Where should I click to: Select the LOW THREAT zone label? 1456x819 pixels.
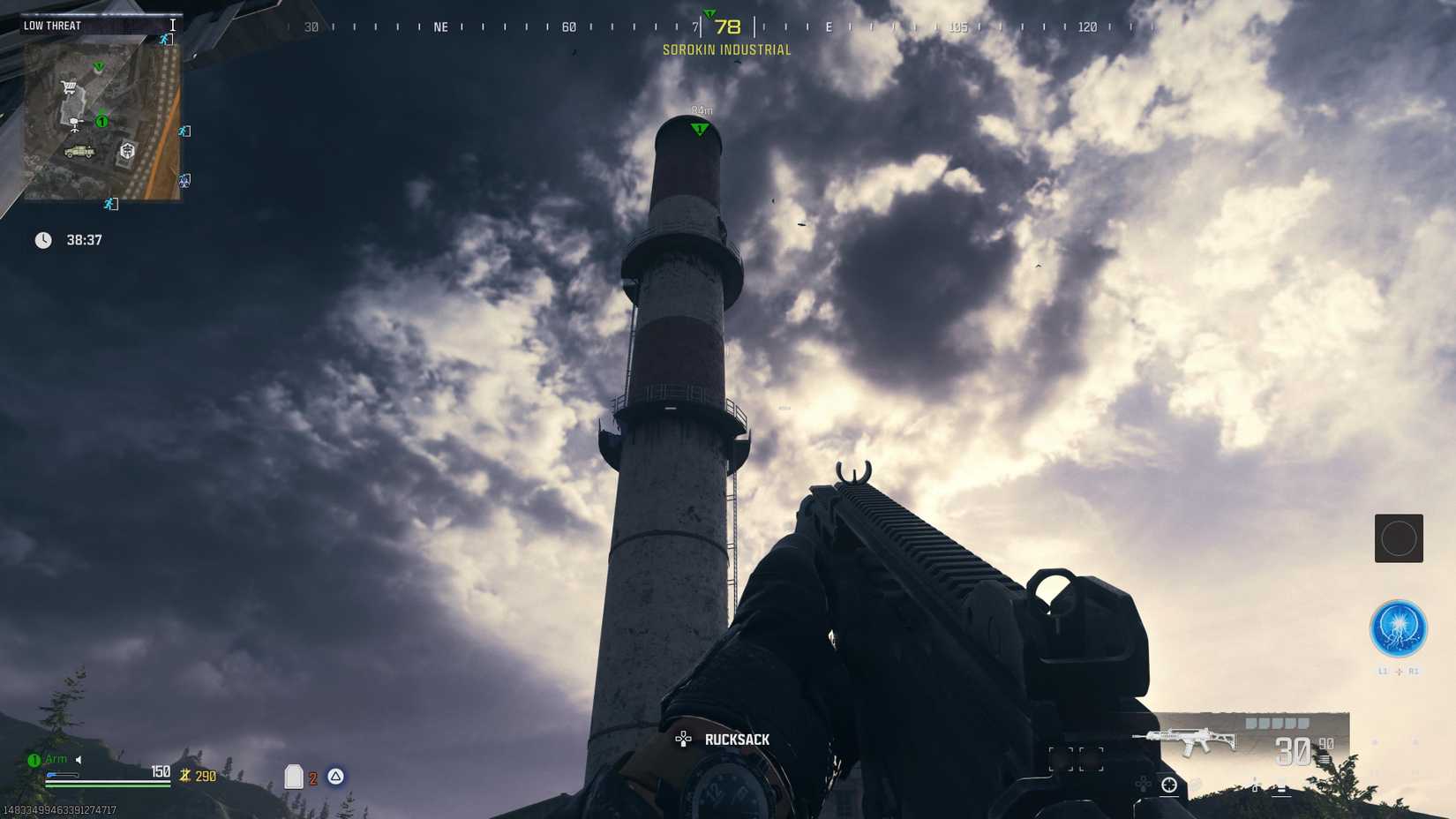coord(53,26)
